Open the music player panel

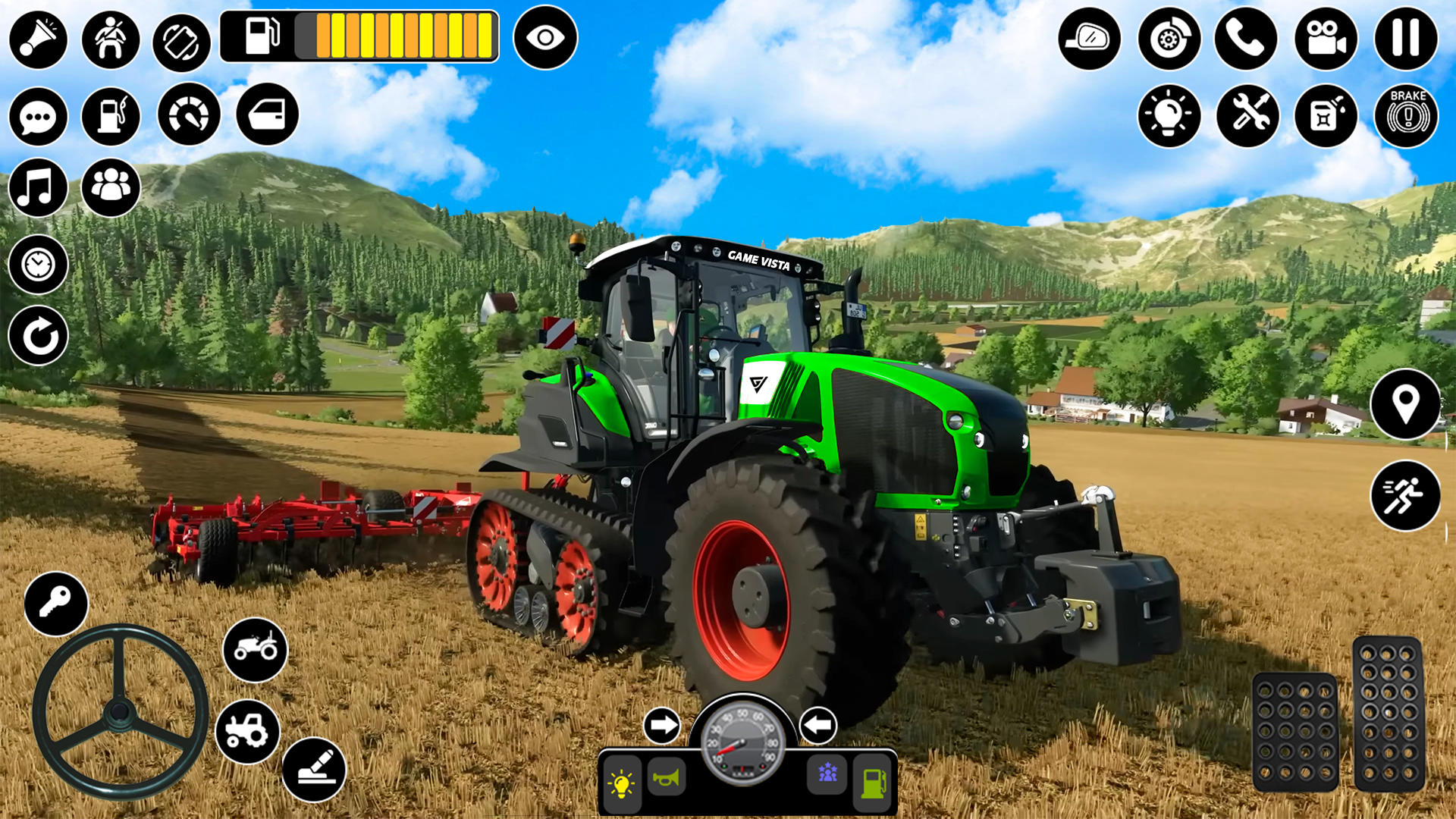(x=37, y=191)
